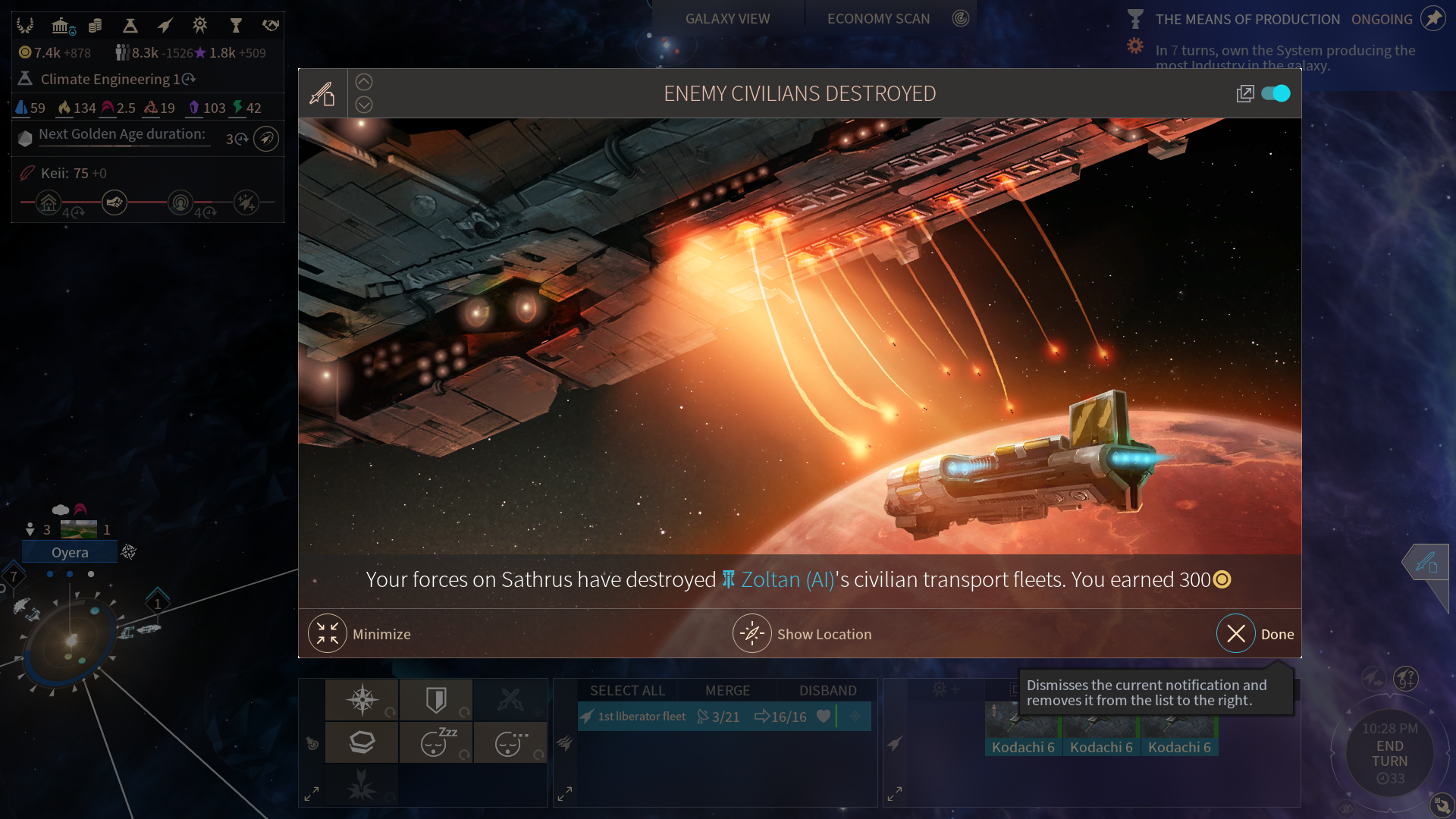Open the Oyera system label
The height and width of the screenshot is (819, 1456).
click(x=70, y=553)
